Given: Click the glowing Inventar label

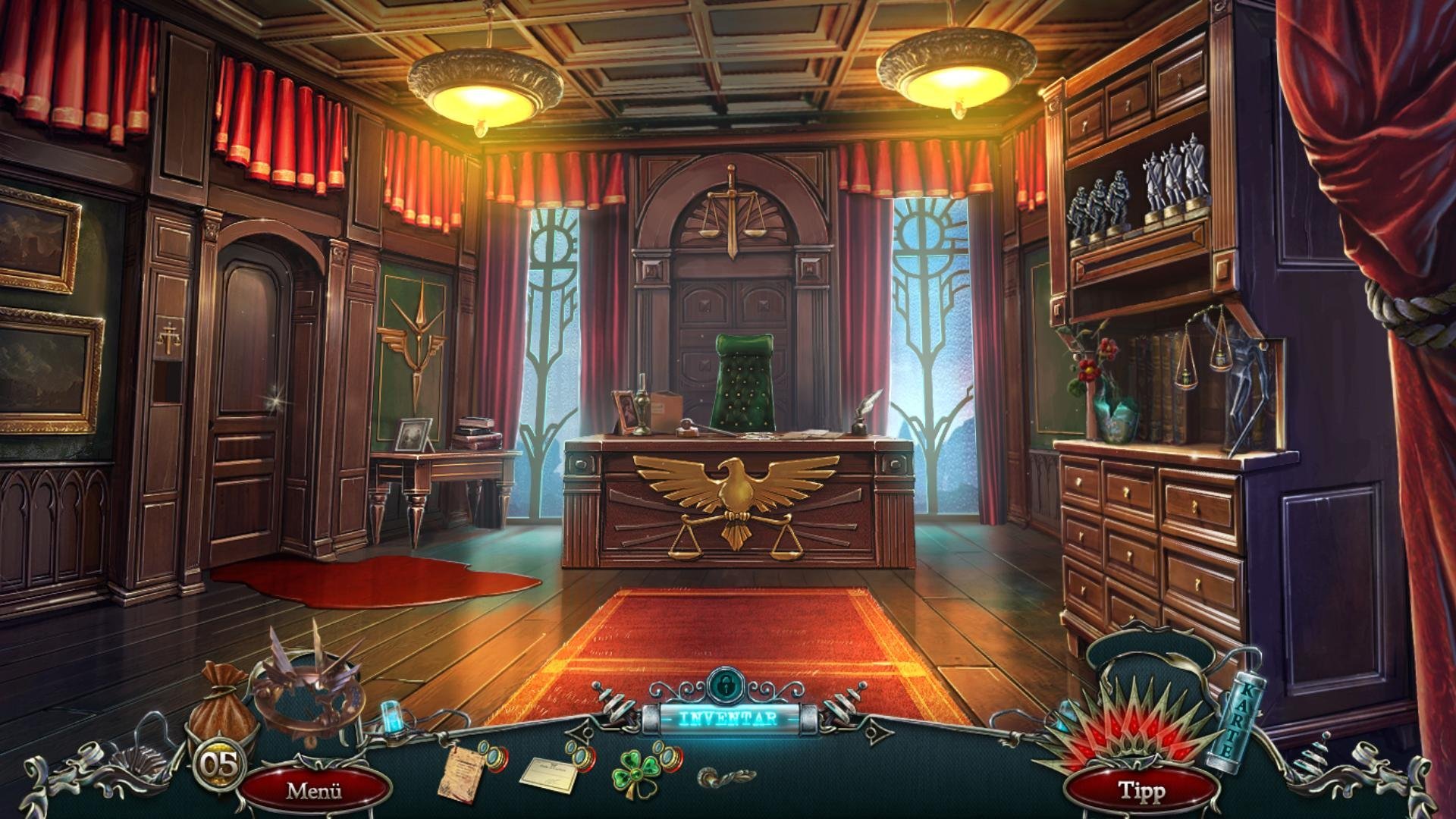Looking at the screenshot, I should click(726, 718).
